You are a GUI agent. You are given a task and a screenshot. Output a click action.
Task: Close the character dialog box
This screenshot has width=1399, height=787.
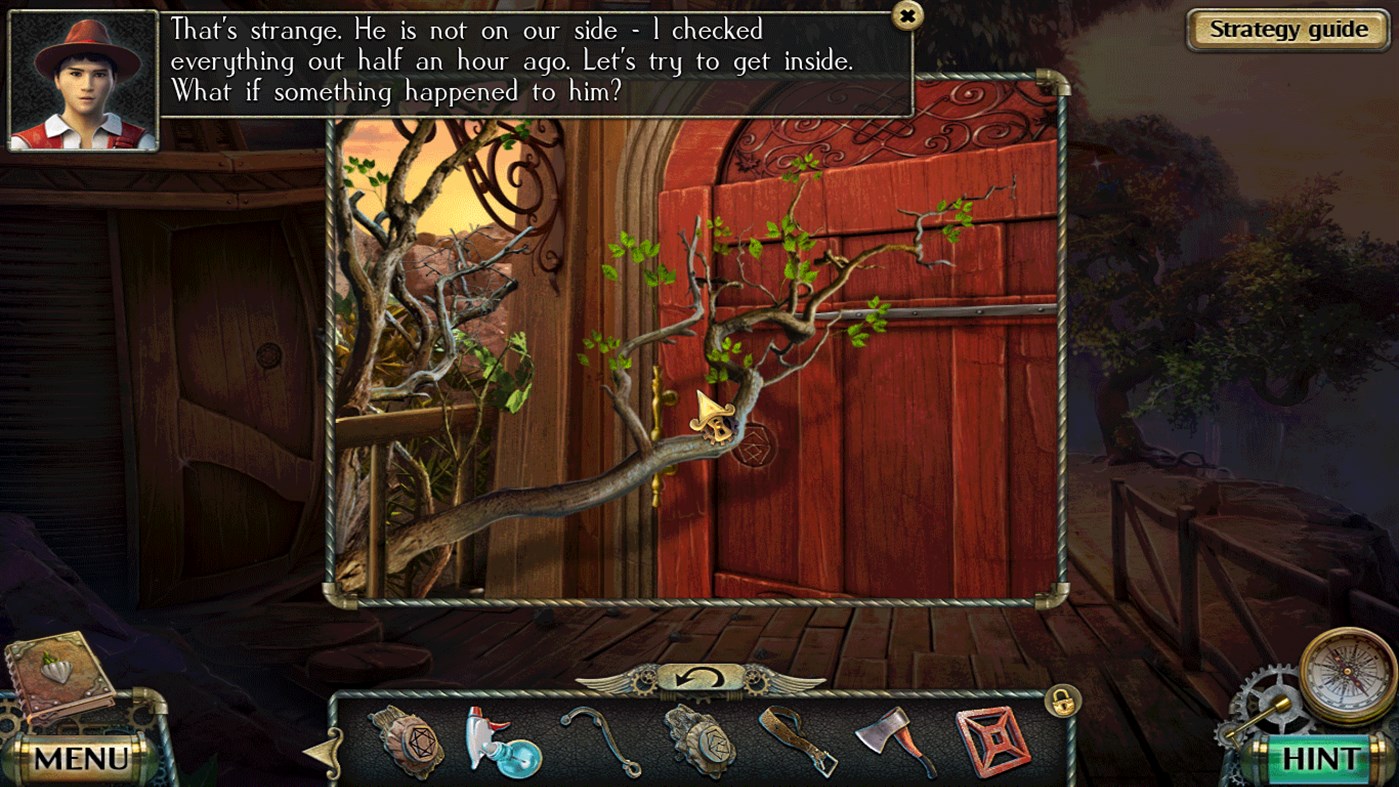coord(909,17)
